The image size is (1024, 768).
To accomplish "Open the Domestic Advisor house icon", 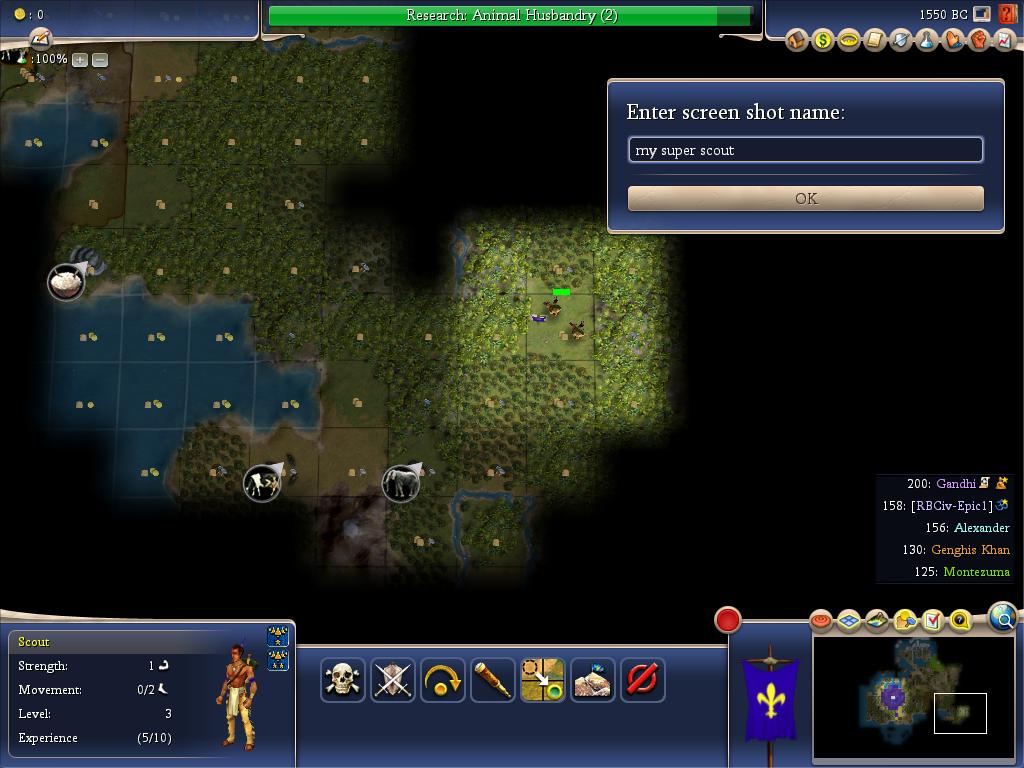I will tap(797, 40).
